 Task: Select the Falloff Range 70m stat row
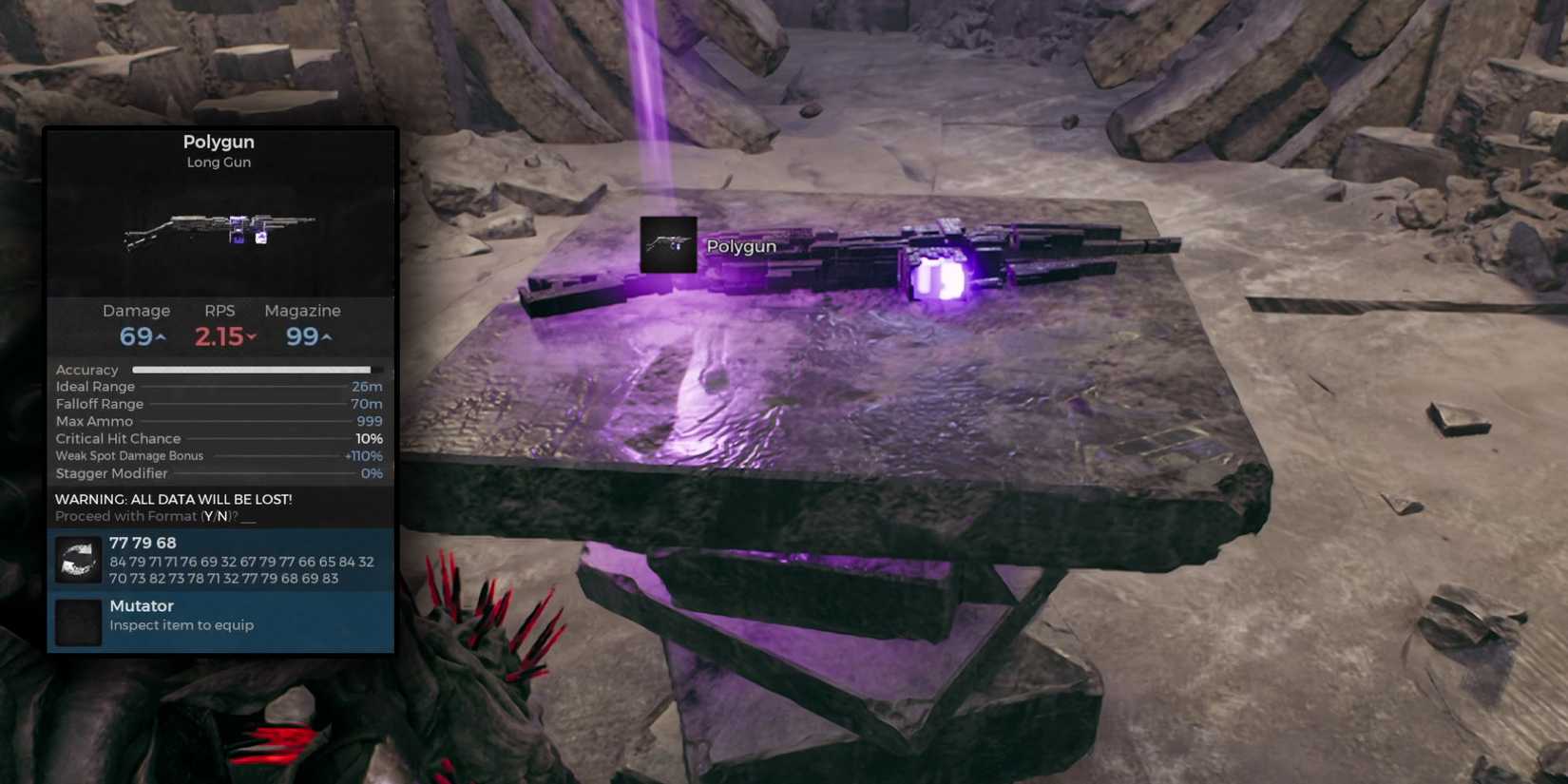pyautogui.click(x=219, y=403)
